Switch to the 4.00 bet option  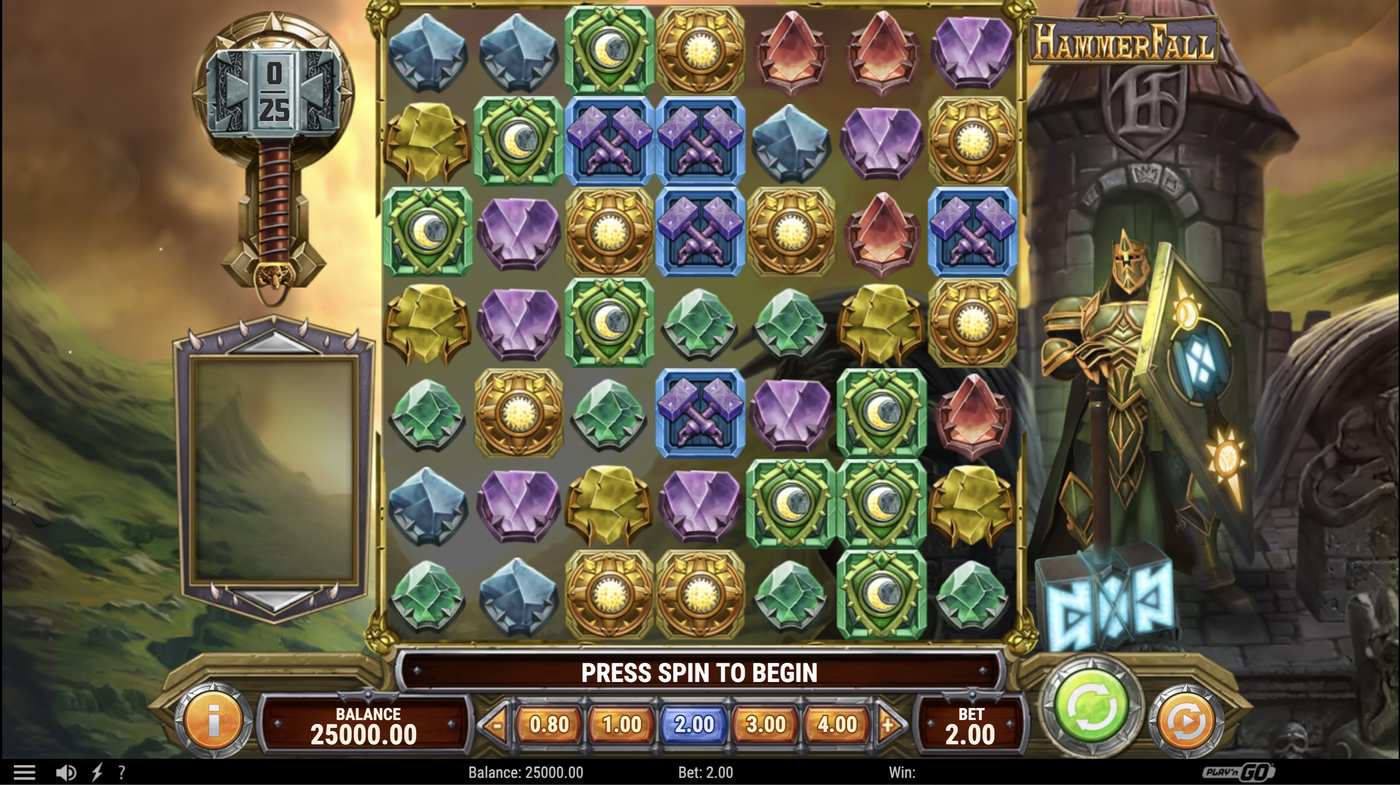pyautogui.click(x=838, y=723)
